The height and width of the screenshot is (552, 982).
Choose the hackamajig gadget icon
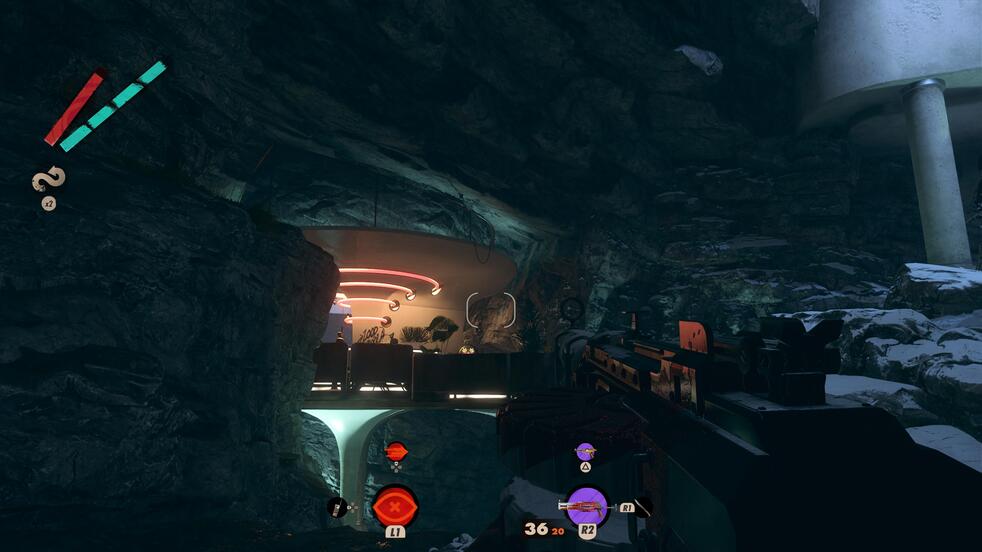click(x=337, y=507)
